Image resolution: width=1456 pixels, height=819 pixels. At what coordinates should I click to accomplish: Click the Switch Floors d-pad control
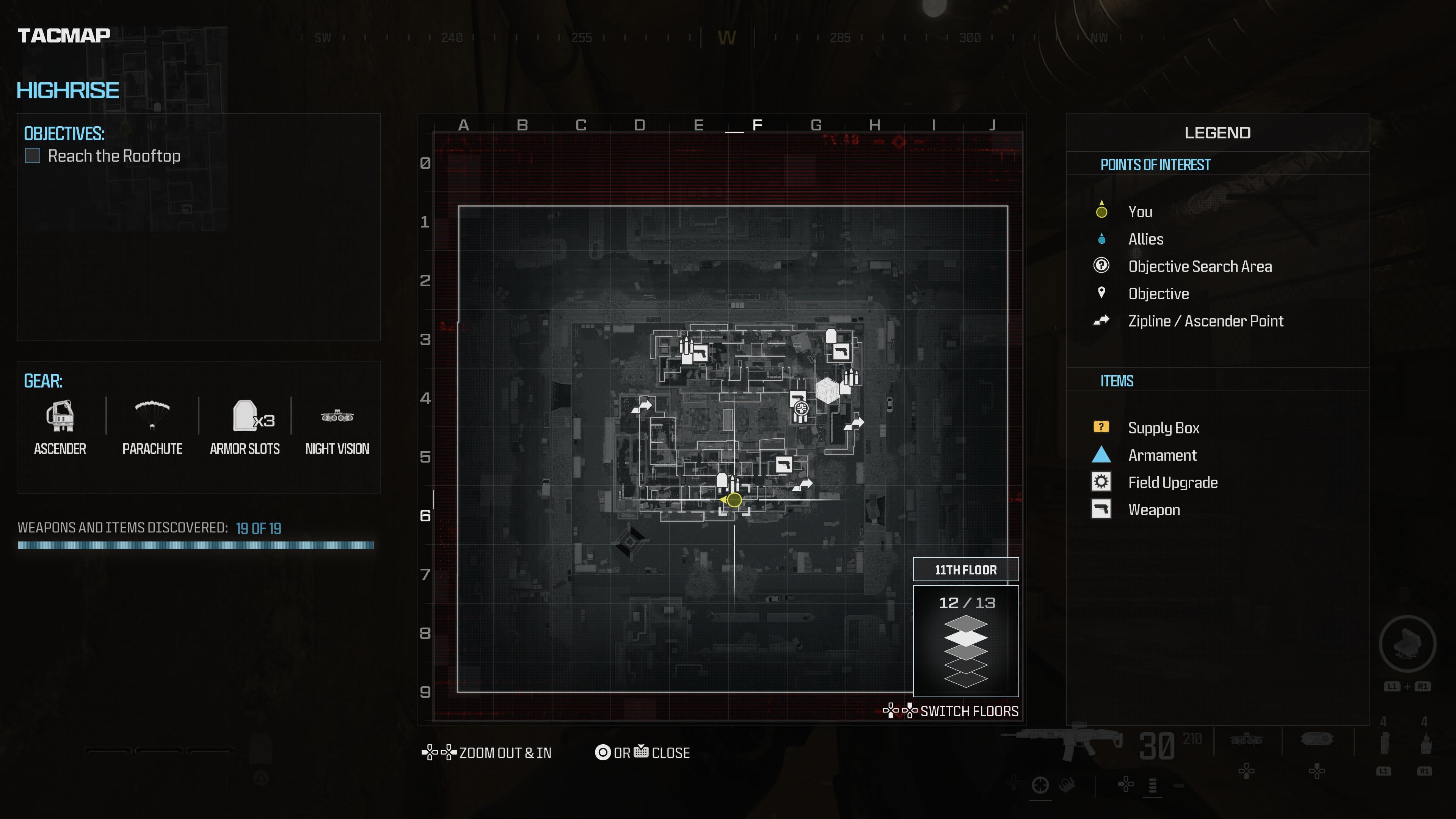[x=900, y=712]
